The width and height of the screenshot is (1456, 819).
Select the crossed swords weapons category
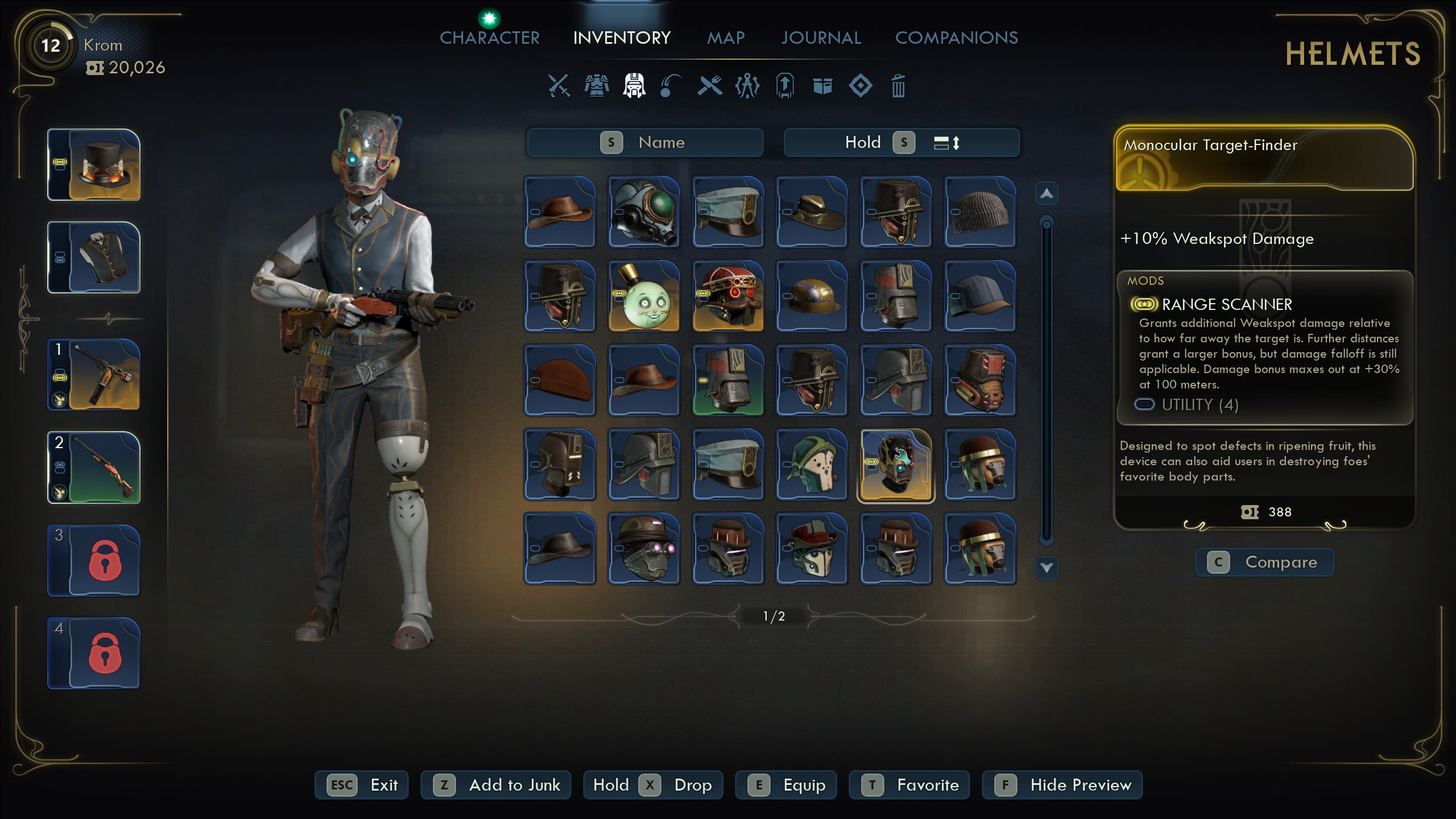pyautogui.click(x=559, y=86)
